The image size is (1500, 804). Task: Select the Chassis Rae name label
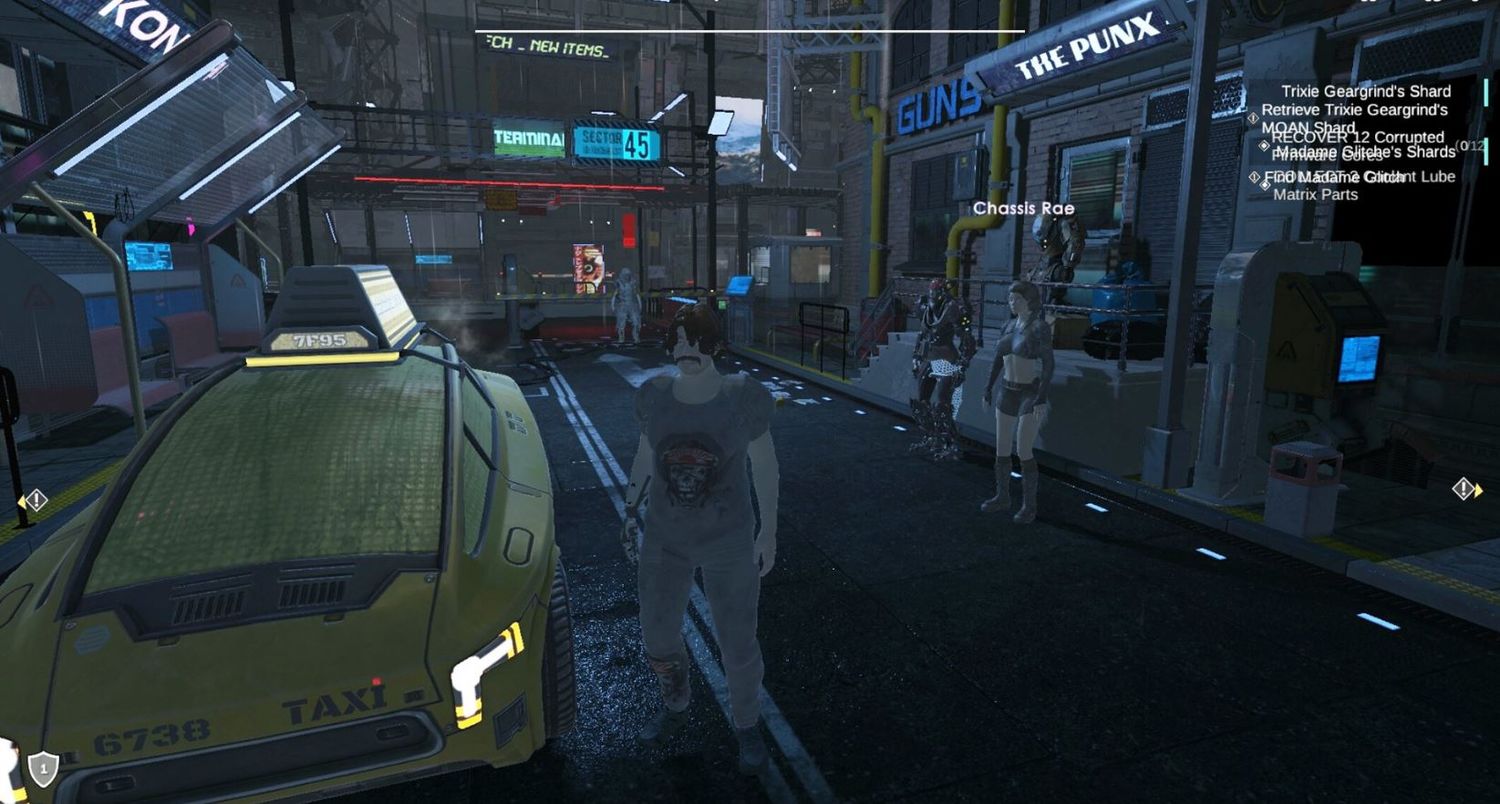pyautogui.click(x=1023, y=209)
